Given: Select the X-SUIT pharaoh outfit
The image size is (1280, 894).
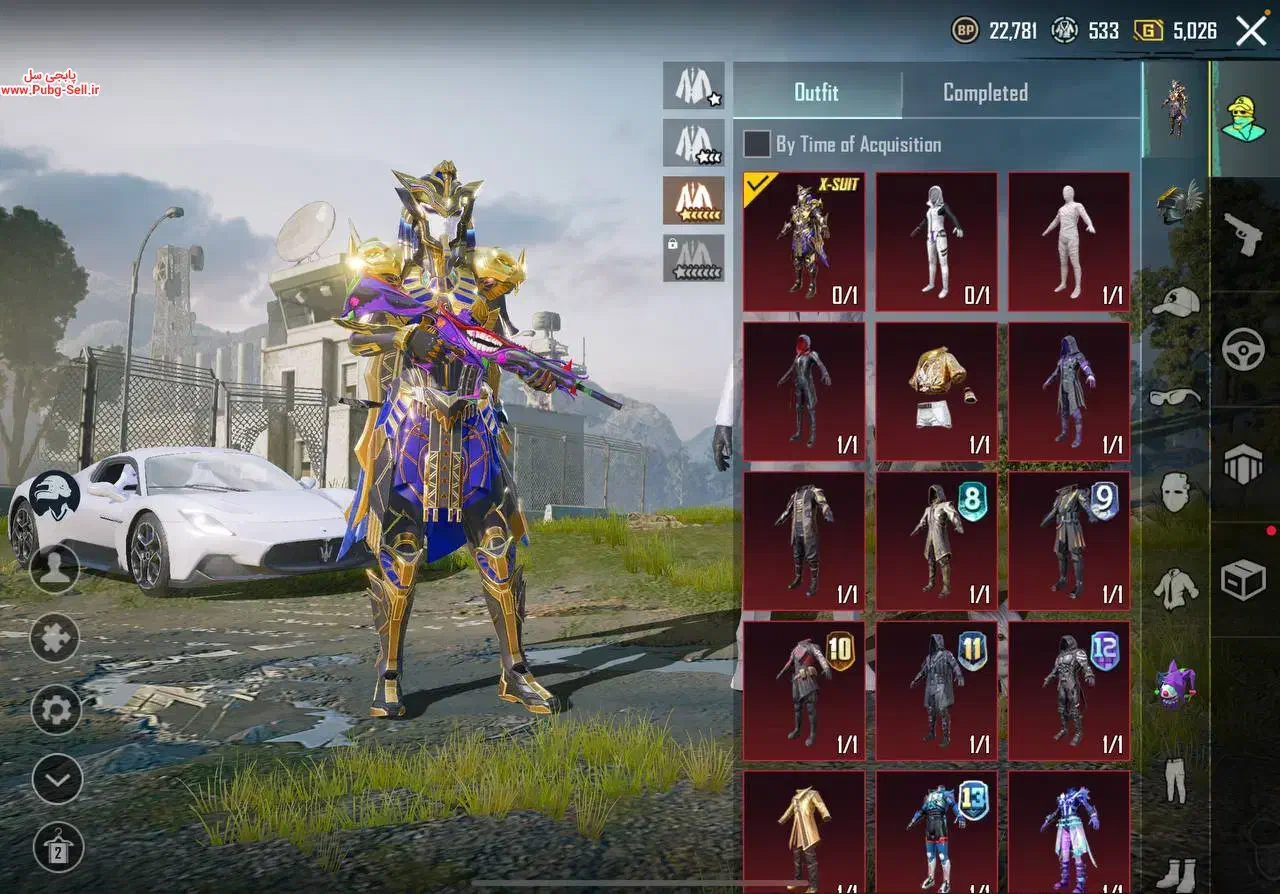Looking at the screenshot, I should [804, 241].
